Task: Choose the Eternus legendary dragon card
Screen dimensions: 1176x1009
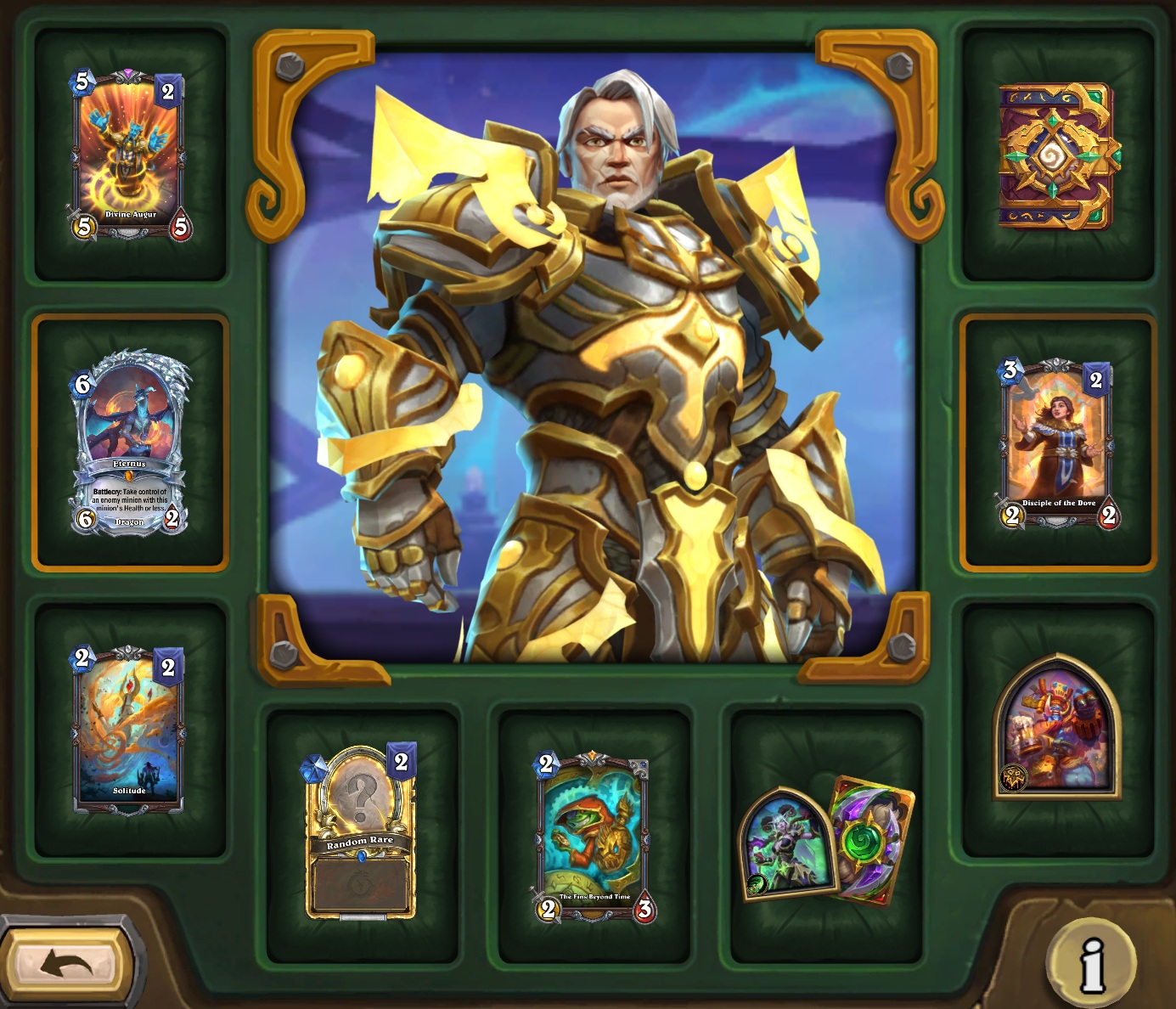Action: coord(130,442)
